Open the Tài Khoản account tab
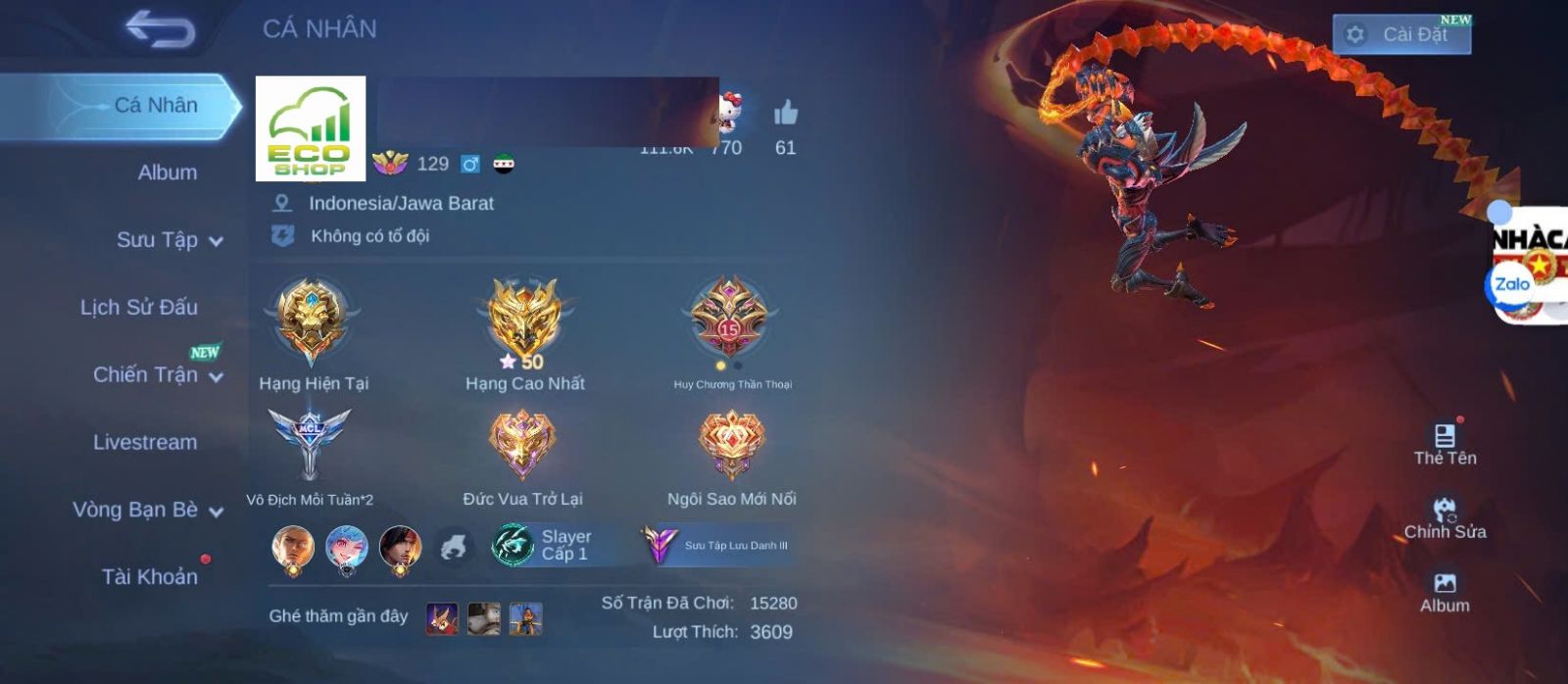The height and width of the screenshot is (684, 1568). pyautogui.click(x=149, y=577)
